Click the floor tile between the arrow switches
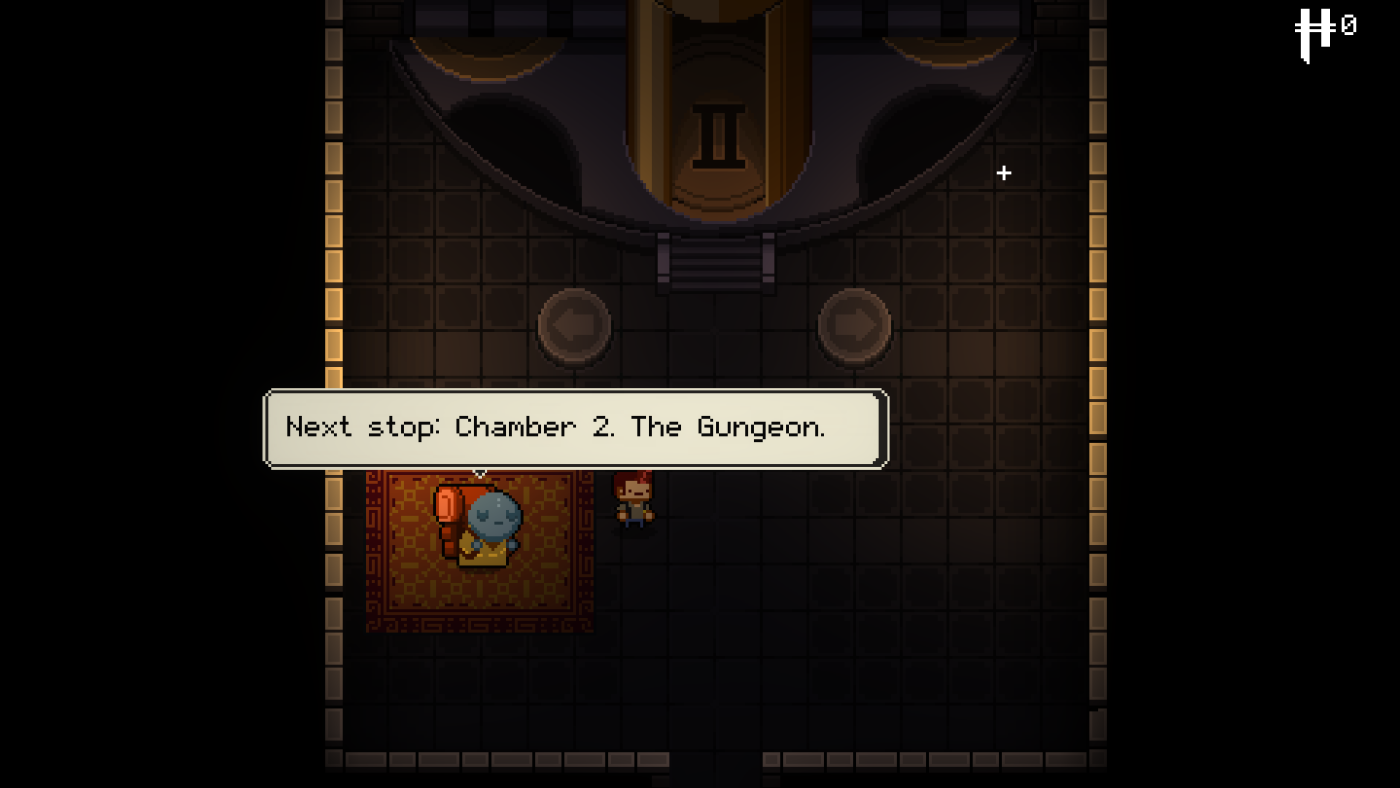The image size is (1400, 788). [x=714, y=327]
